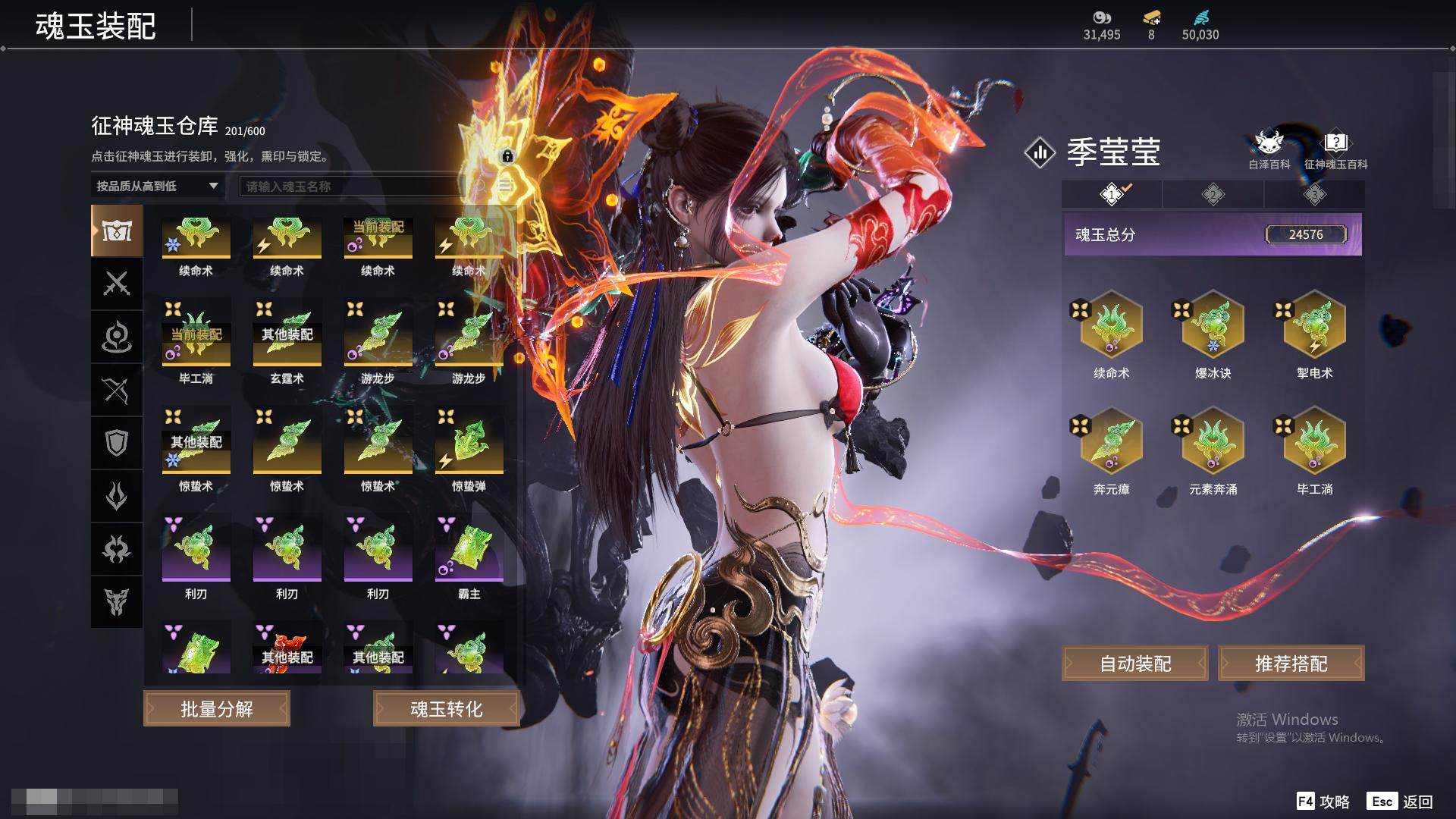Open 推荐搭配 recommended loadouts
The image size is (1456, 819).
1291,664
